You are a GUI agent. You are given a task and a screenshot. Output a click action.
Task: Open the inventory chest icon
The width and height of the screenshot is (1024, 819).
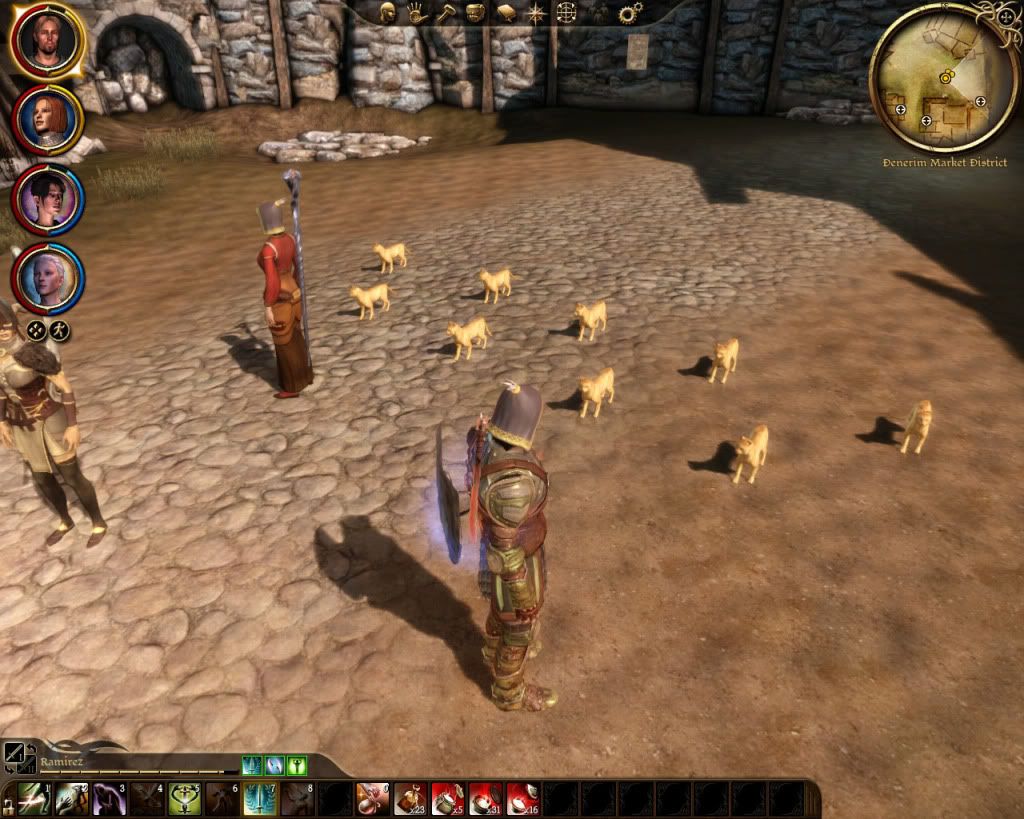click(x=476, y=13)
